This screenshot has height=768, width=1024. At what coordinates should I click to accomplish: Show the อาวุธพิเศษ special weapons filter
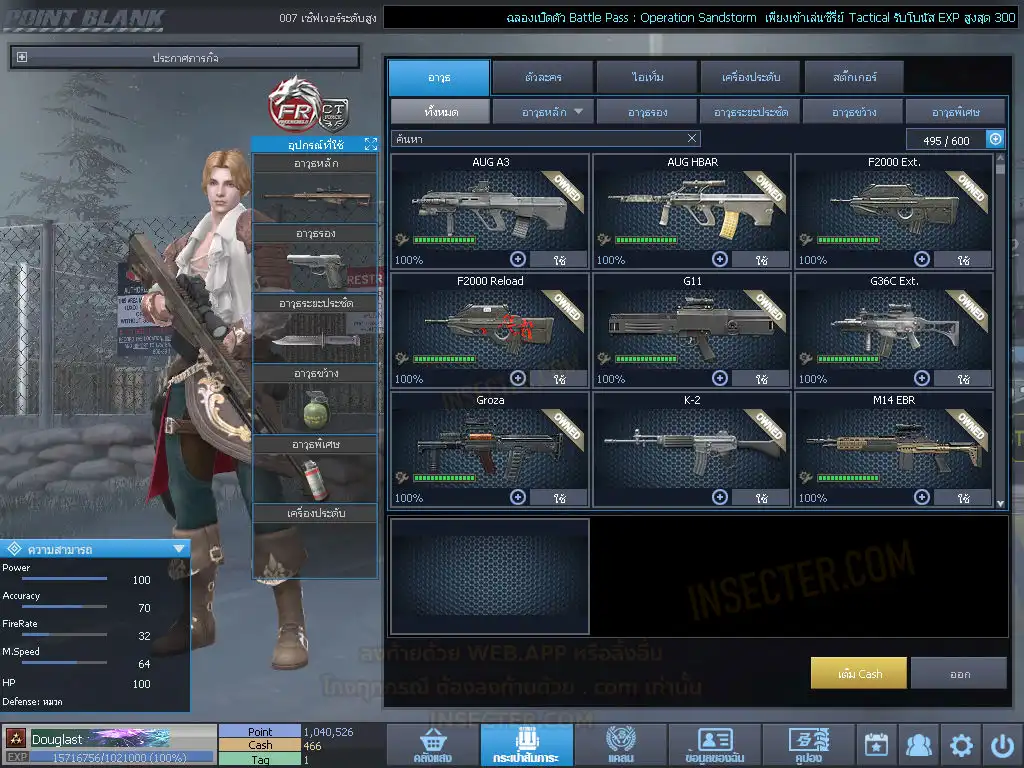(954, 111)
